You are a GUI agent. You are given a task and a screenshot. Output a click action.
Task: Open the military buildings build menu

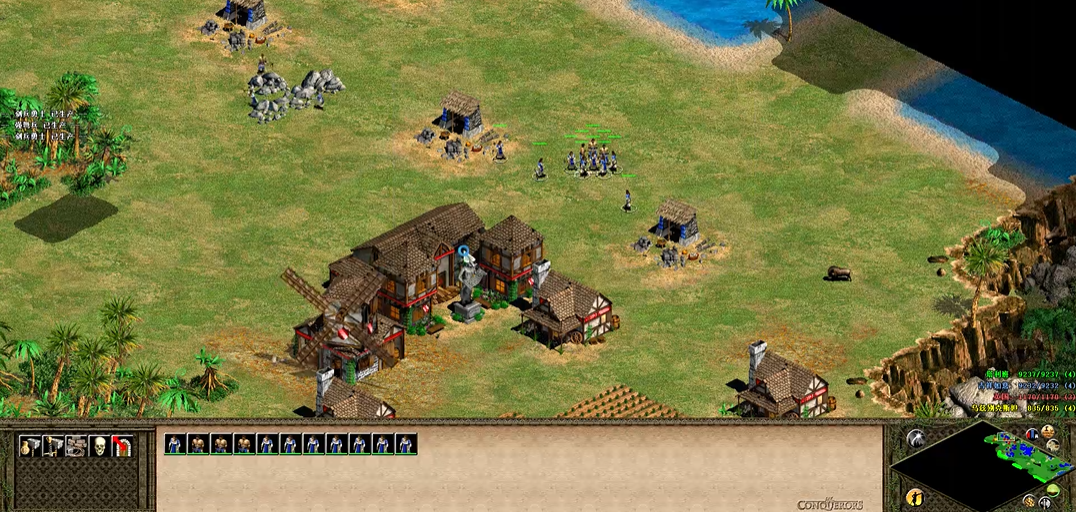[x=53, y=446]
